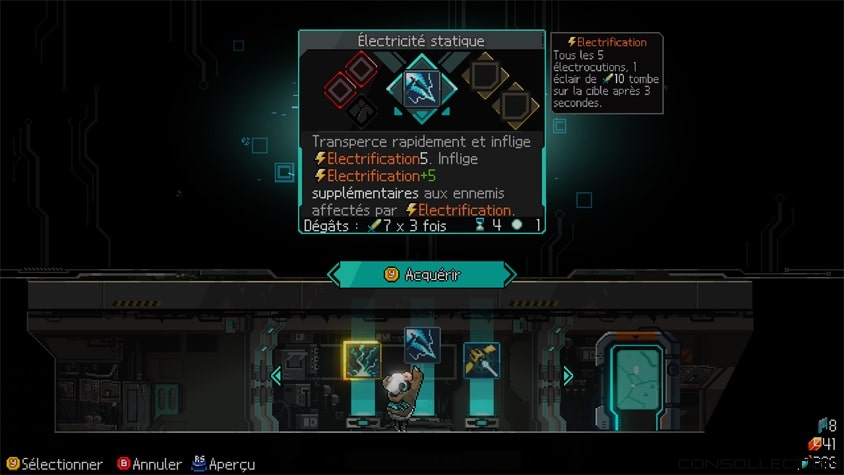This screenshot has height=475, width=844.
Task: Select the yellow-framed lightning skill chip
Action: tap(361, 360)
